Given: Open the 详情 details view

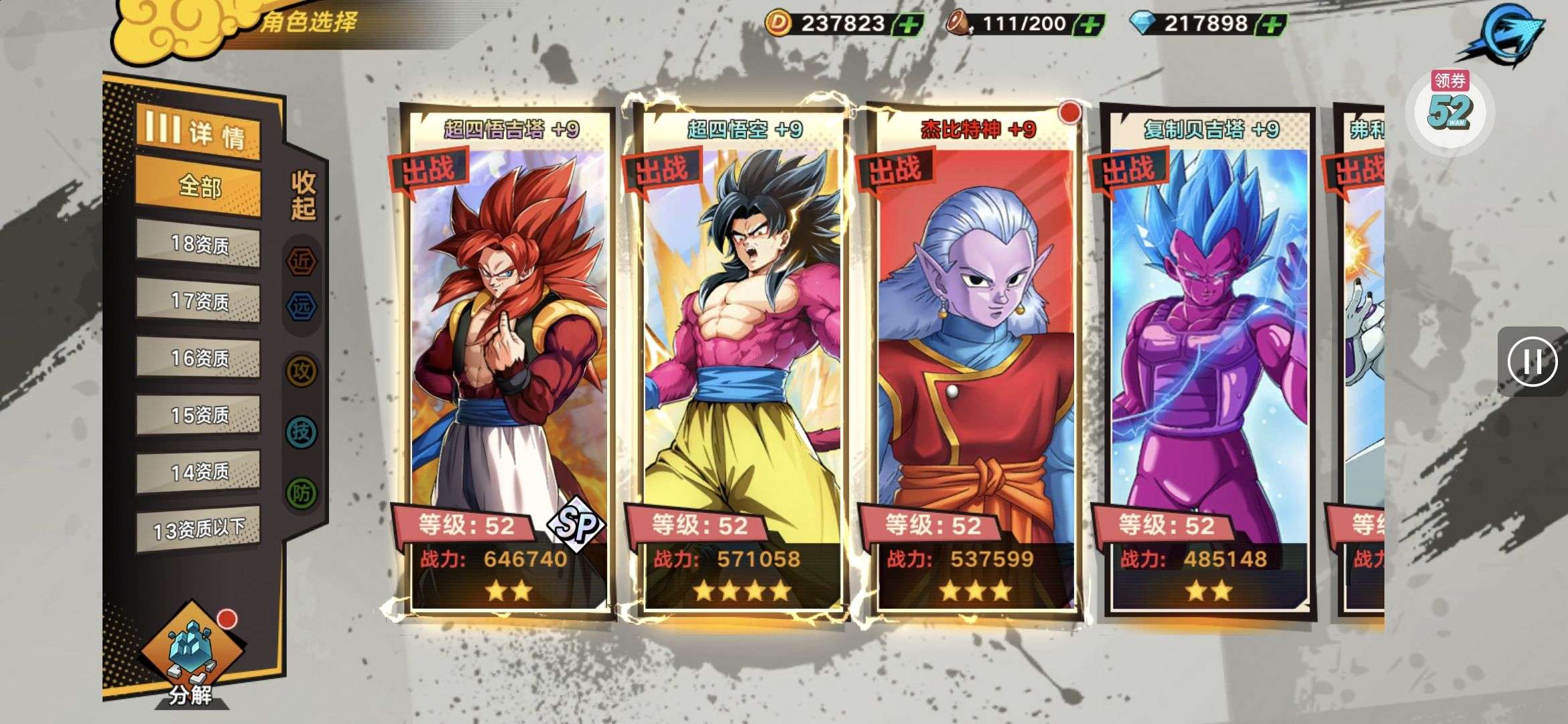Looking at the screenshot, I should click(x=198, y=131).
